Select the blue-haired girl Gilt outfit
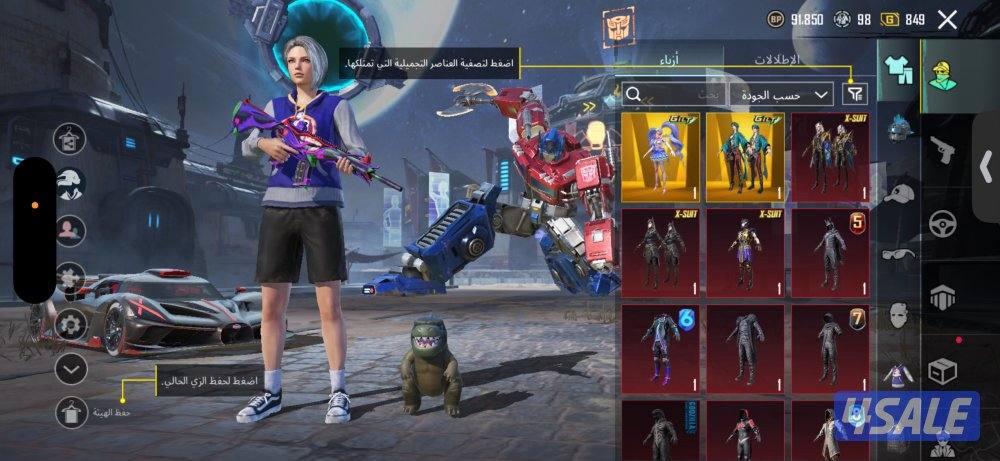This screenshot has height=461, width=1000. click(x=659, y=156)
